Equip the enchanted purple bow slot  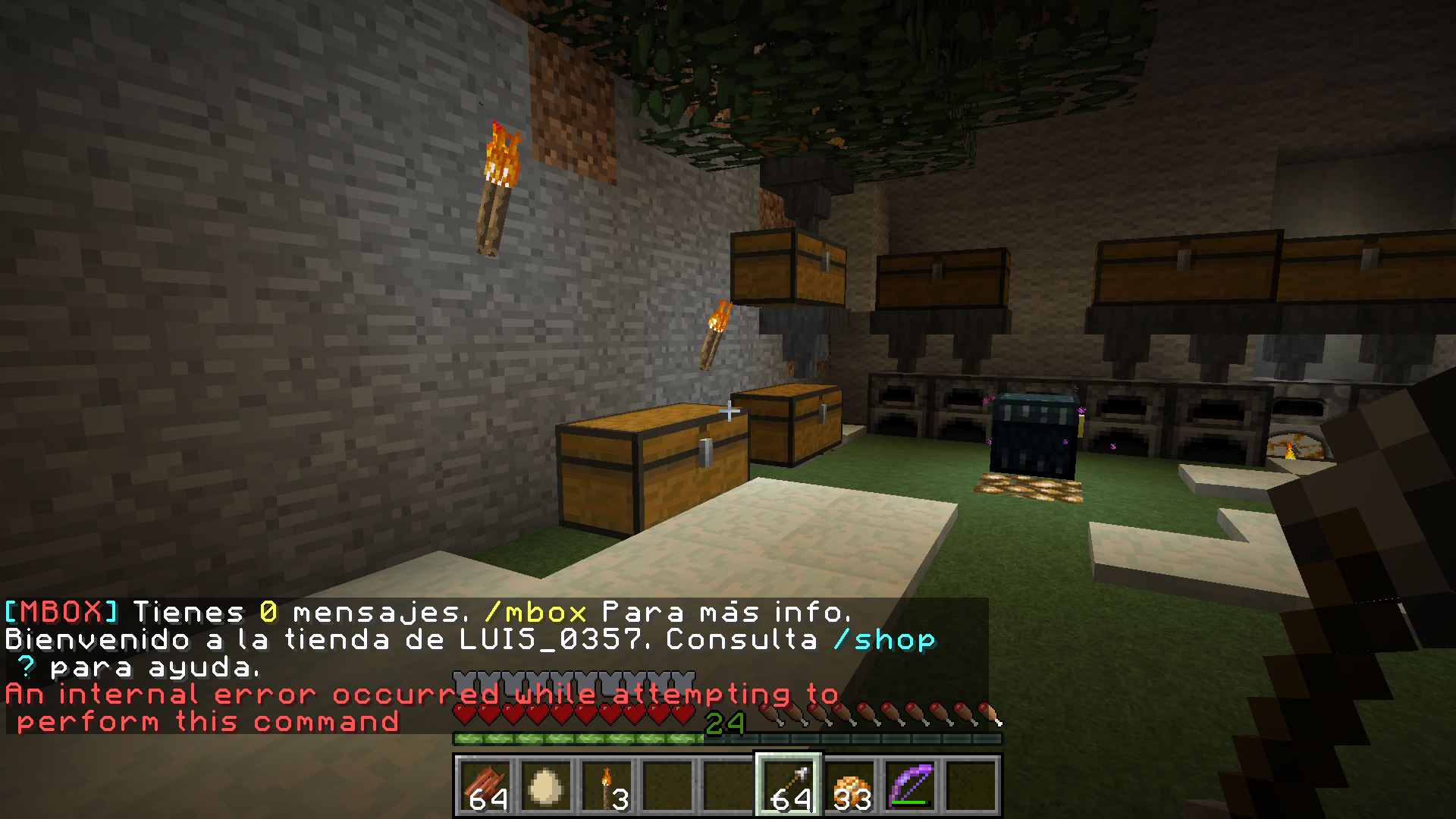click(x=910, y=786)
